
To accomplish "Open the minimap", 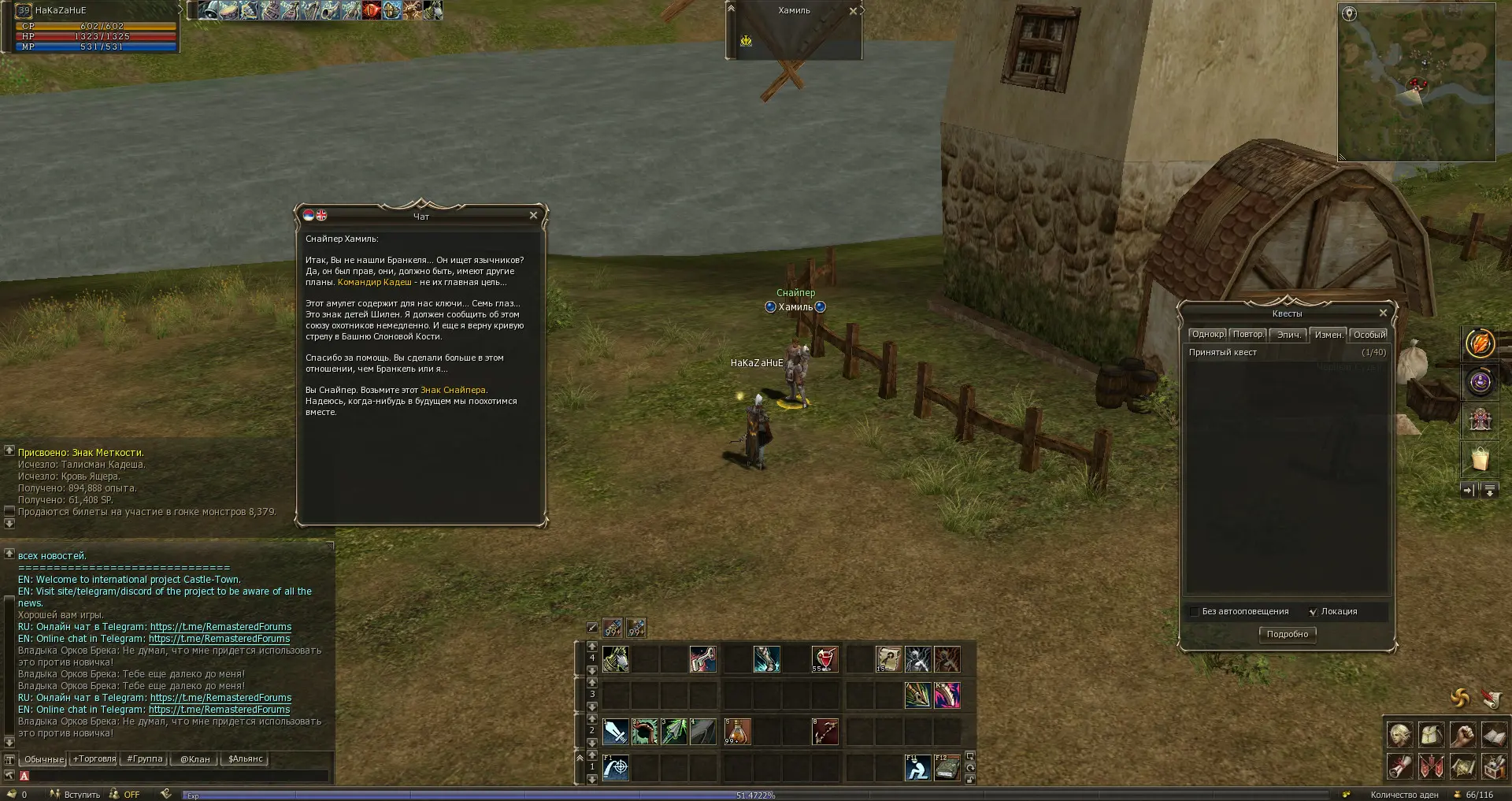I will click(x=1416, y=82).
